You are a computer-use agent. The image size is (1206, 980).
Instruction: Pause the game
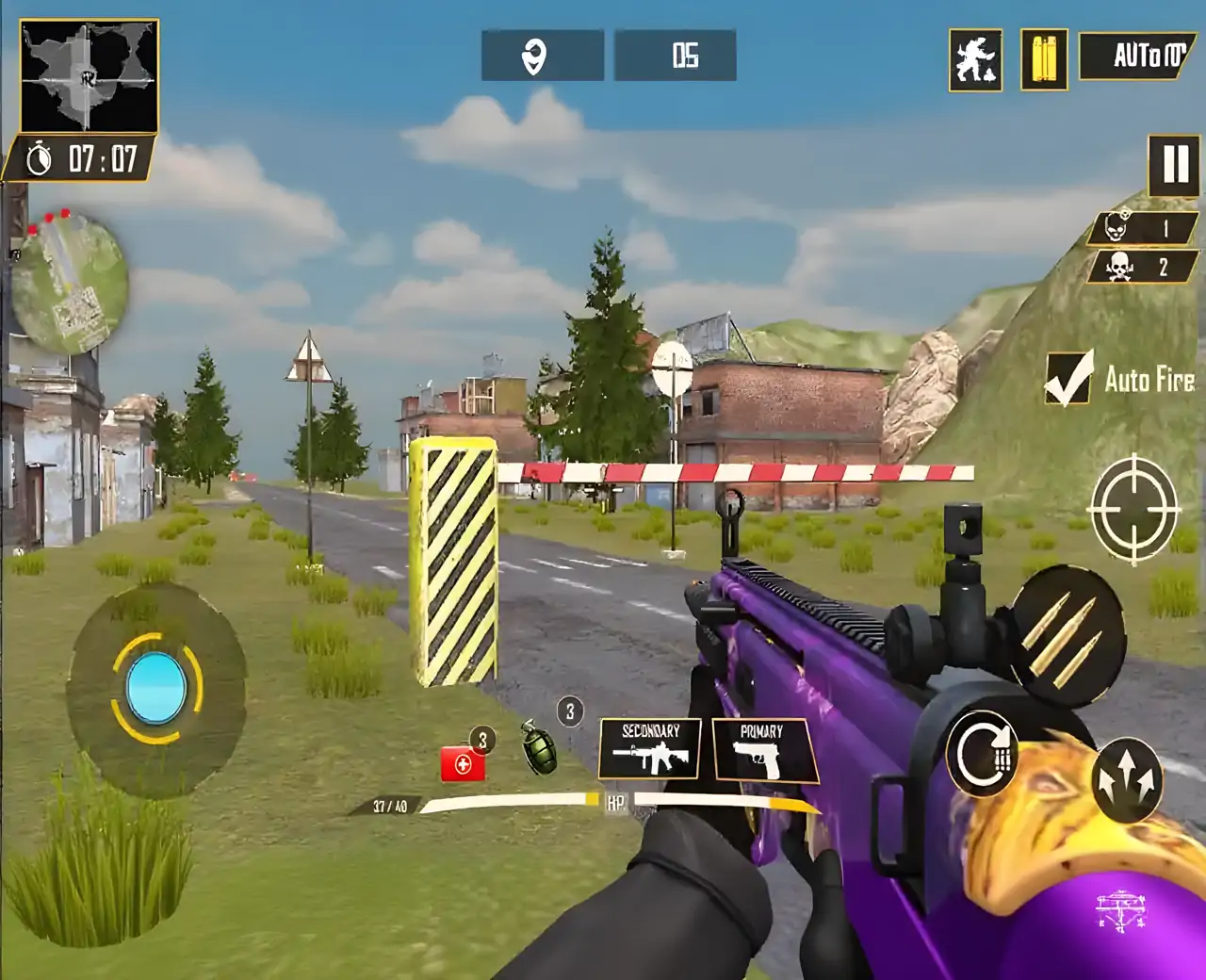pos(1173,165)
